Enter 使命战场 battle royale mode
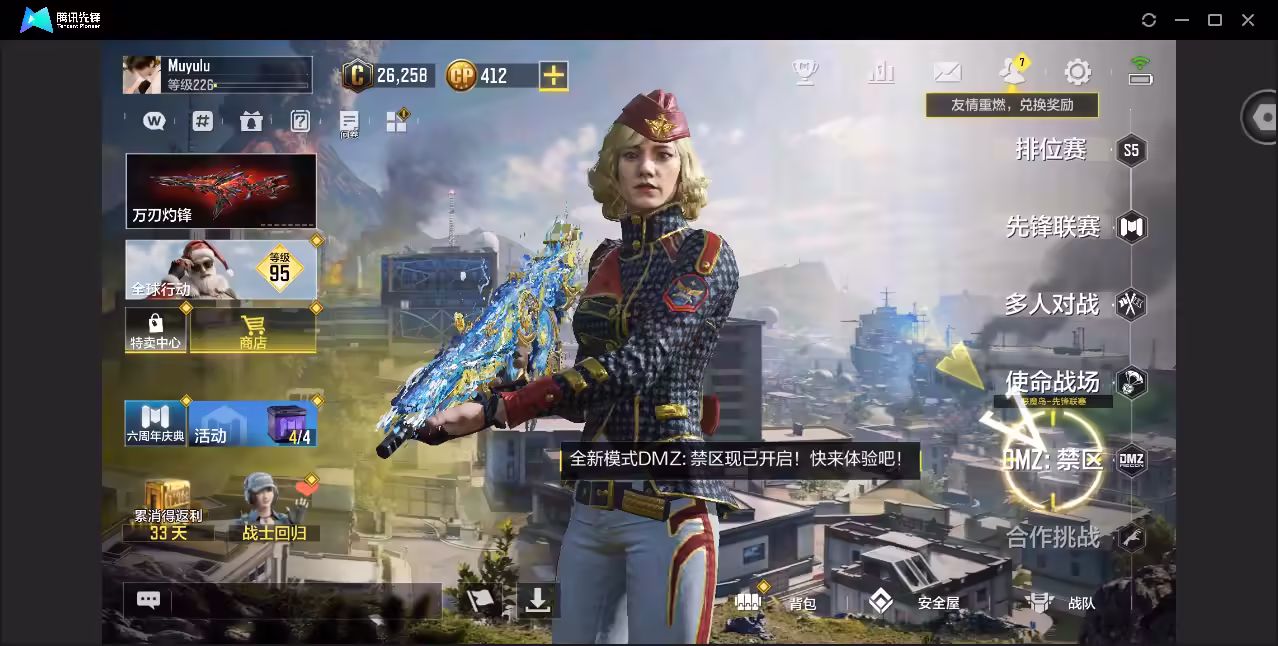This screenshot has width=1278, height=646. click(1052, 381)
